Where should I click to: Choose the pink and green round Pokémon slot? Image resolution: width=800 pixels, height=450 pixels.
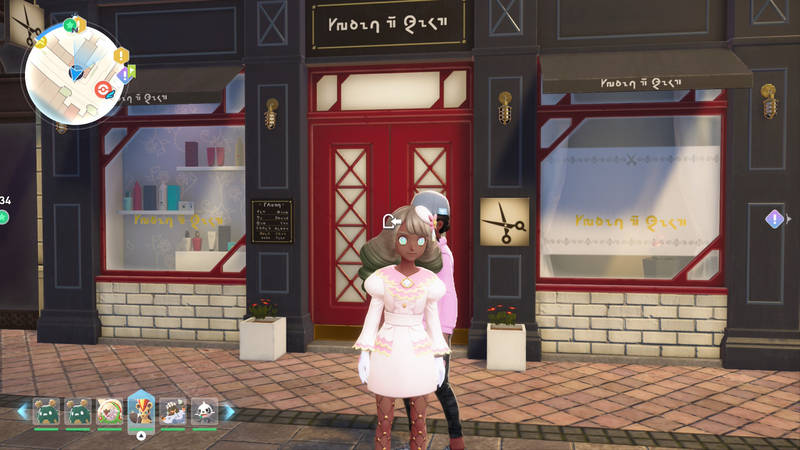coord(109,411)
